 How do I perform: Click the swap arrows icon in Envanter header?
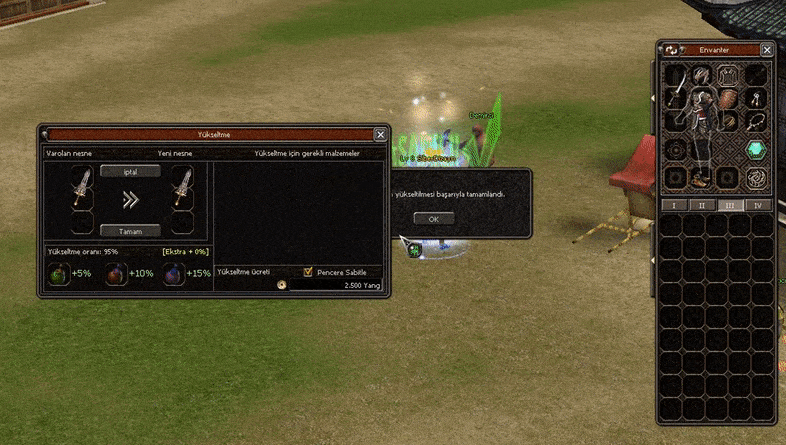click(x=671, y=49)
